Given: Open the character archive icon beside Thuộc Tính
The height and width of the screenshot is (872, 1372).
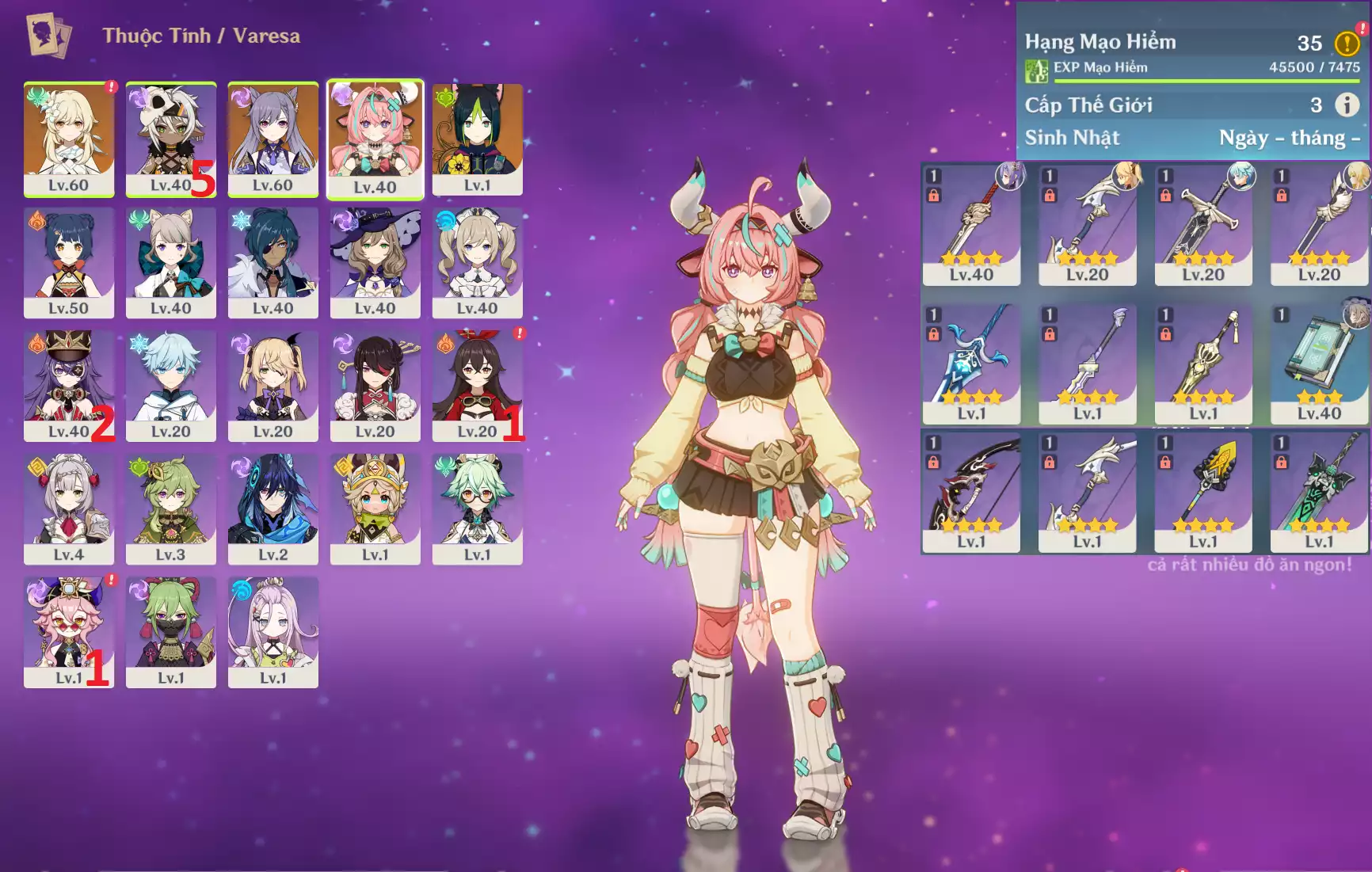Looking at the screenshot, I should coord(48,35).
